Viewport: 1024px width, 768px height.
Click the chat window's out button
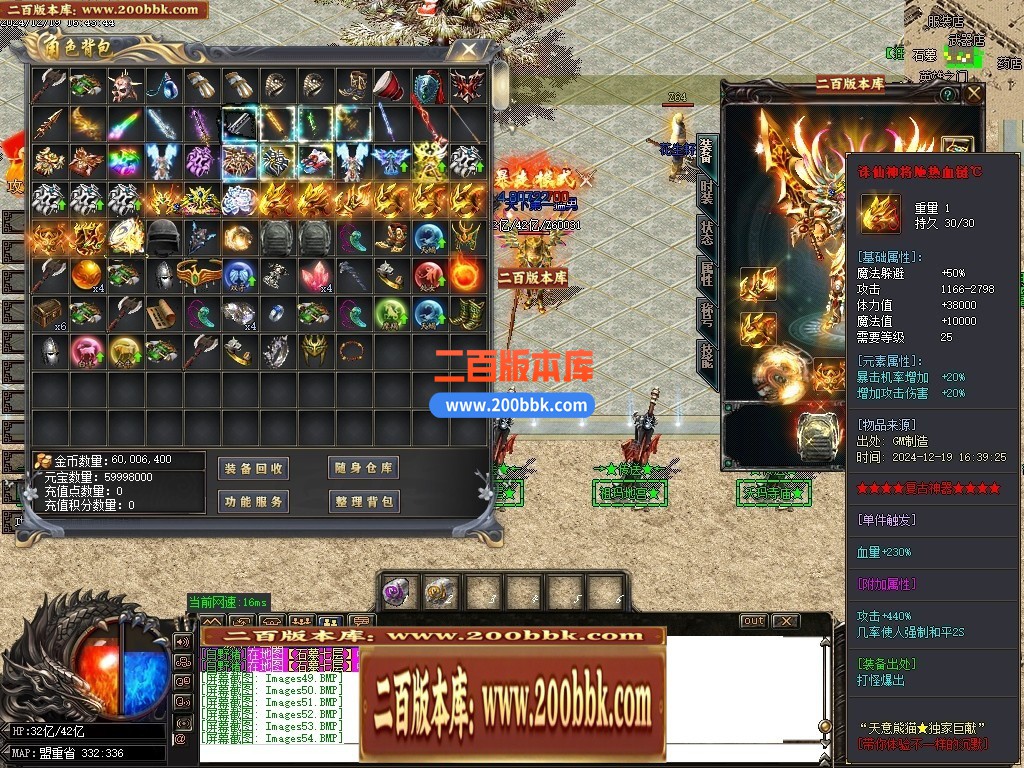[x=753, y=621]
